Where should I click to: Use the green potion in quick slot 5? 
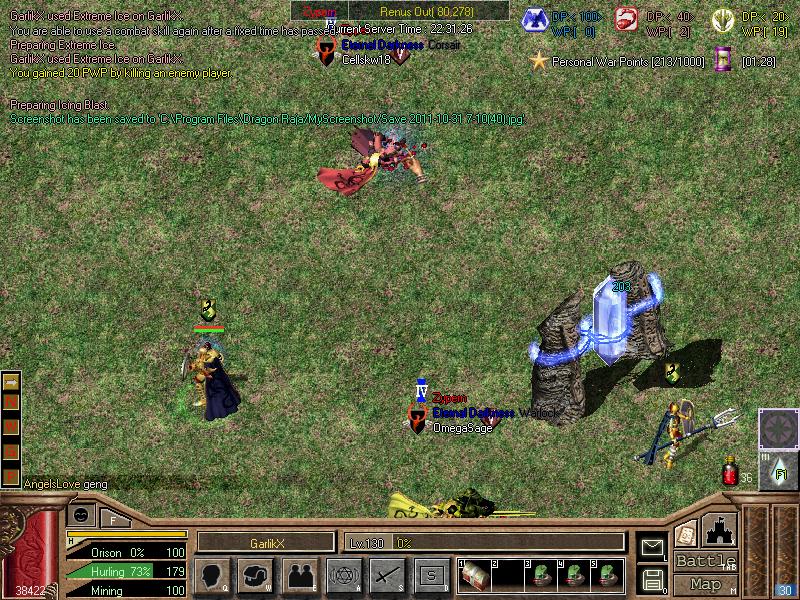(607, 574)
